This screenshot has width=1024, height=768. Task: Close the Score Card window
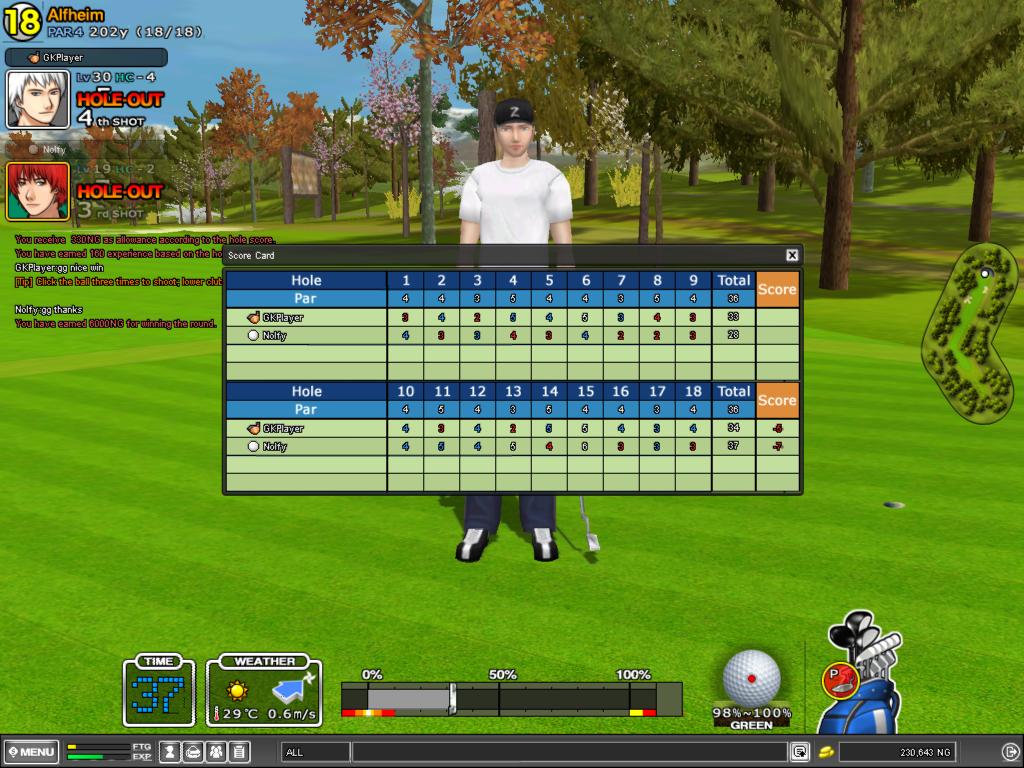click(x=792, y=255)
